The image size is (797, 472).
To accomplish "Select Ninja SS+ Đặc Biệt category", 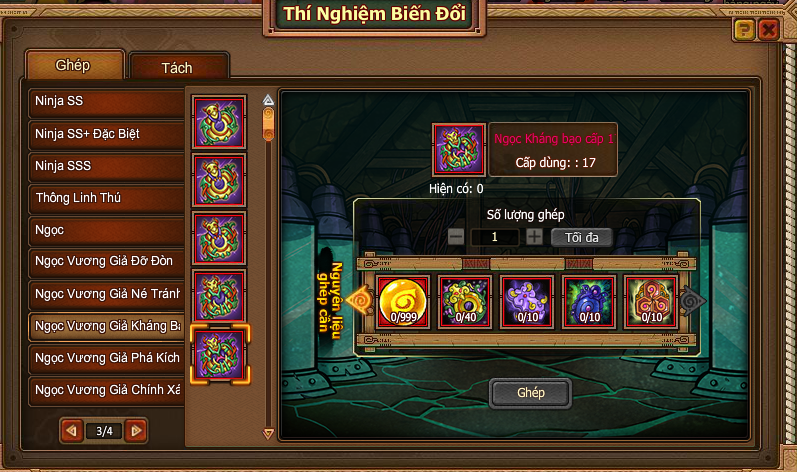I will coord(106,133).
